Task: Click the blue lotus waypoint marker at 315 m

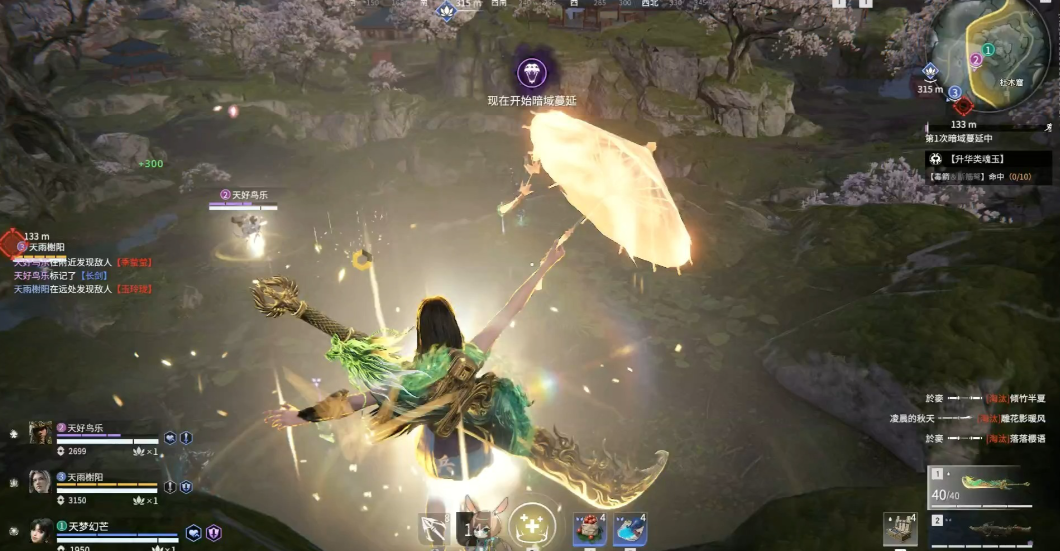Action: point(930,71)
